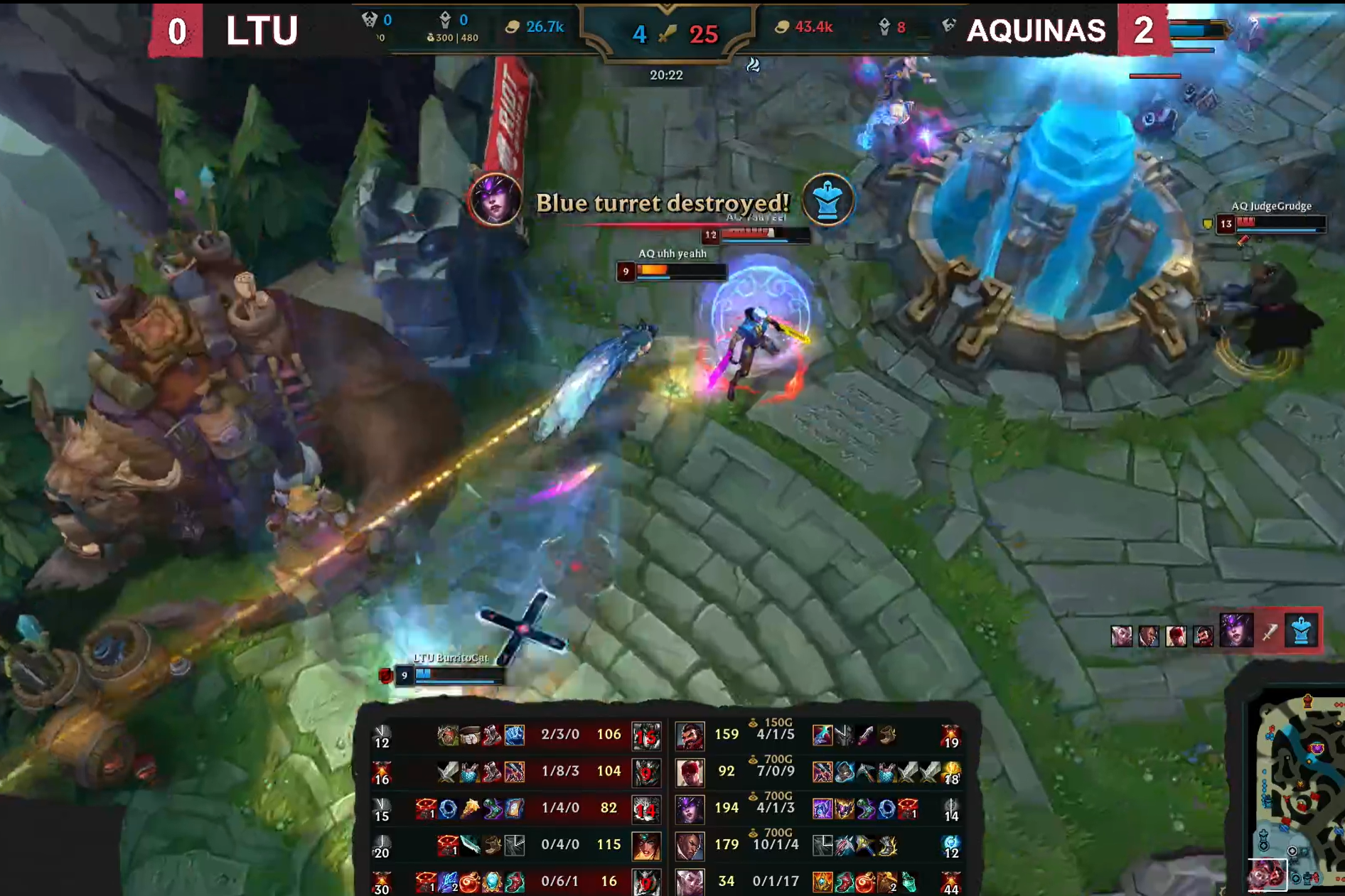Click the blue turret icon in the announcement banner
Viewport: 1345px width, 896px height.
pyautogui.click(x=827, y=201)
